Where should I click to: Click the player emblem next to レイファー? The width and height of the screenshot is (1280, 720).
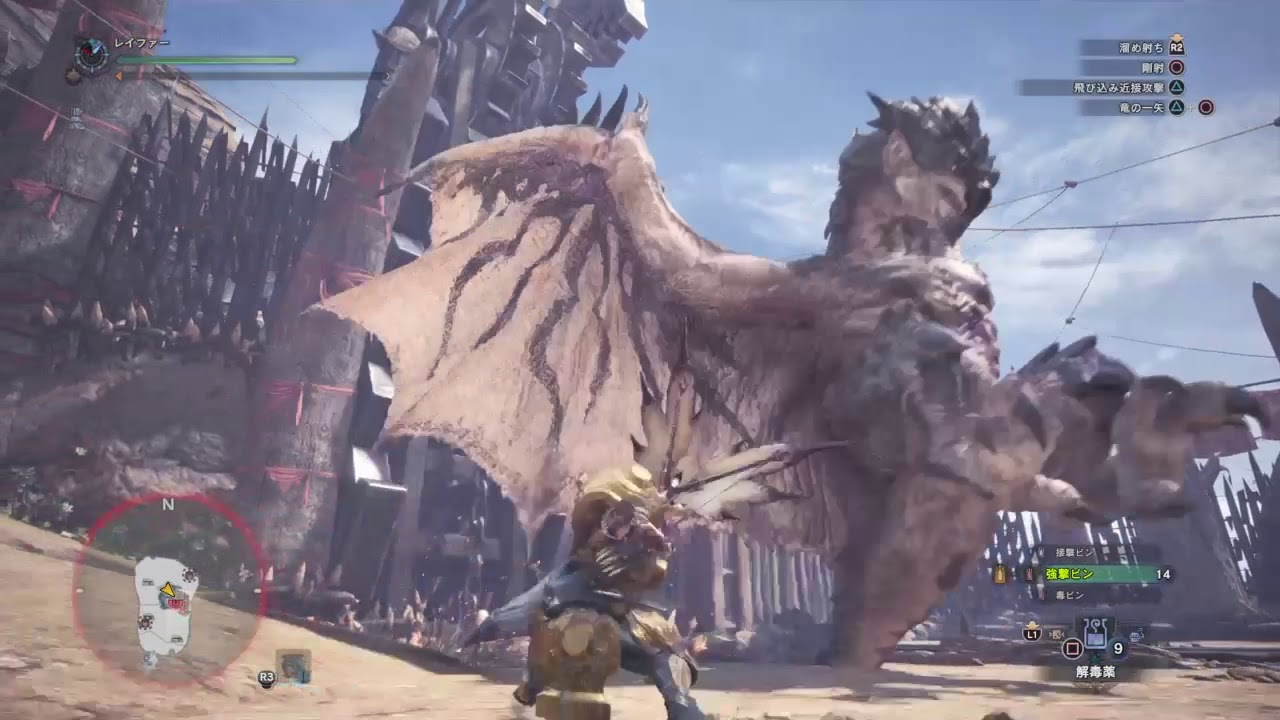[92, 55]
